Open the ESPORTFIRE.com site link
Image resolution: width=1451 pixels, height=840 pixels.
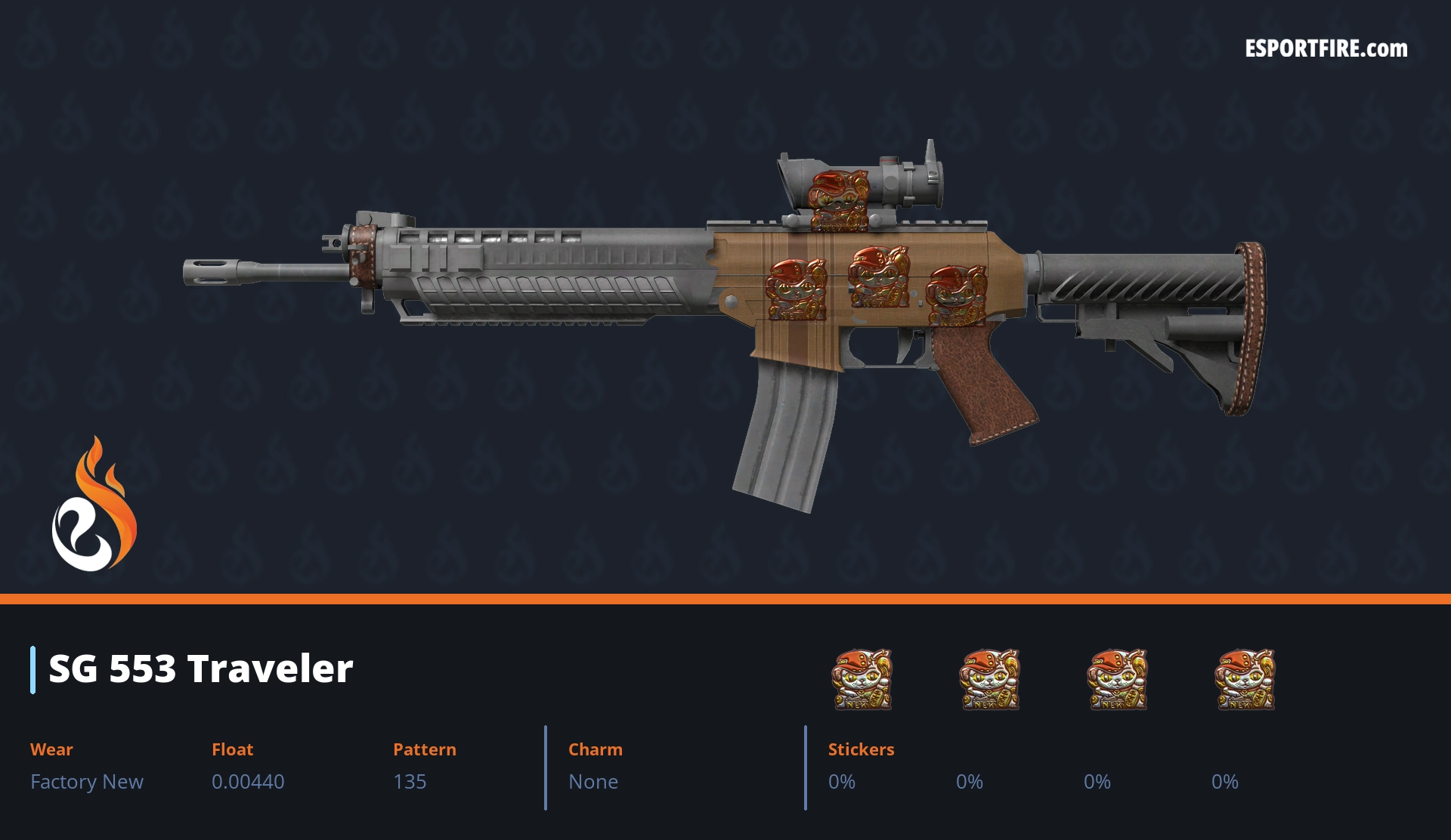click(1326, 49)
